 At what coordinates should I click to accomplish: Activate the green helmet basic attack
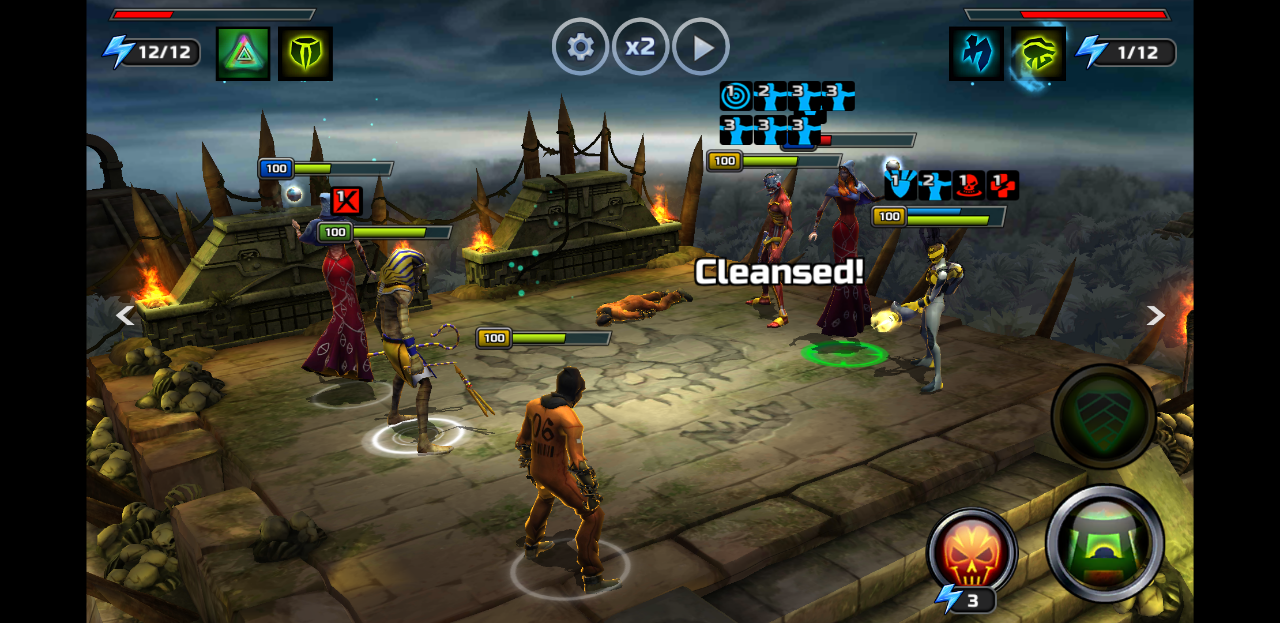click(1105, 543)
